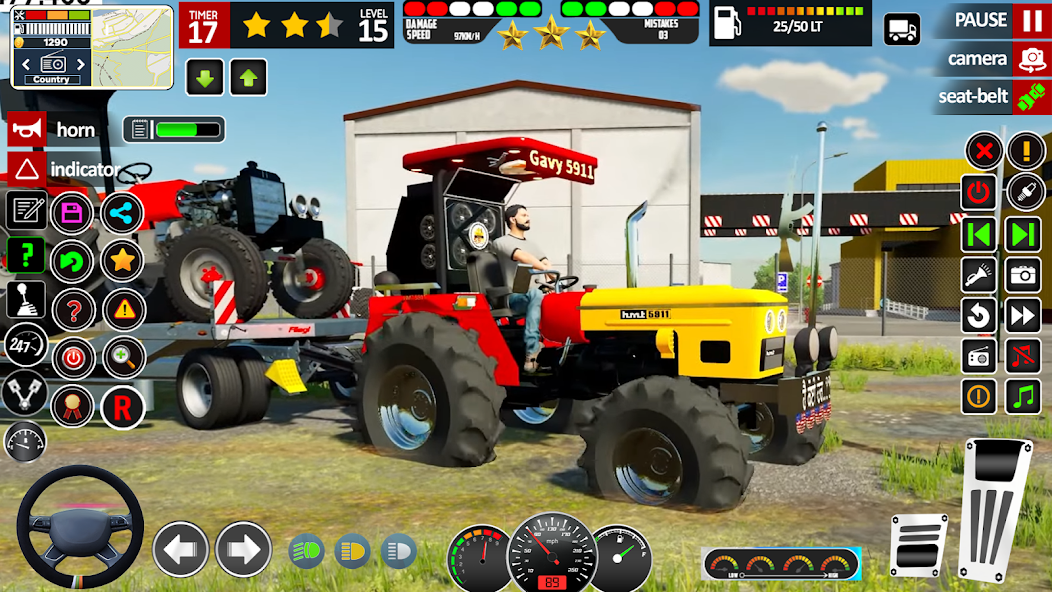Toggle the seat-belt

pos(1031,97)
